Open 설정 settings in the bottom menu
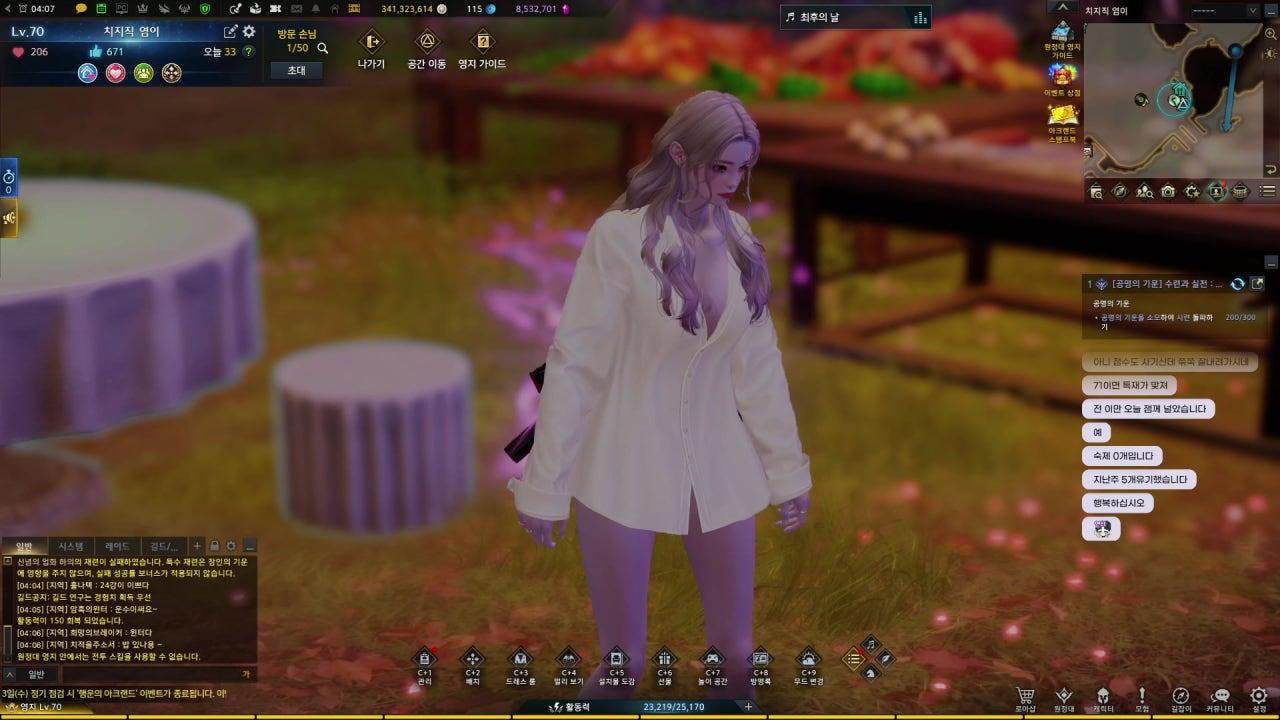 pyautogui.click(x=1259, y=696)
